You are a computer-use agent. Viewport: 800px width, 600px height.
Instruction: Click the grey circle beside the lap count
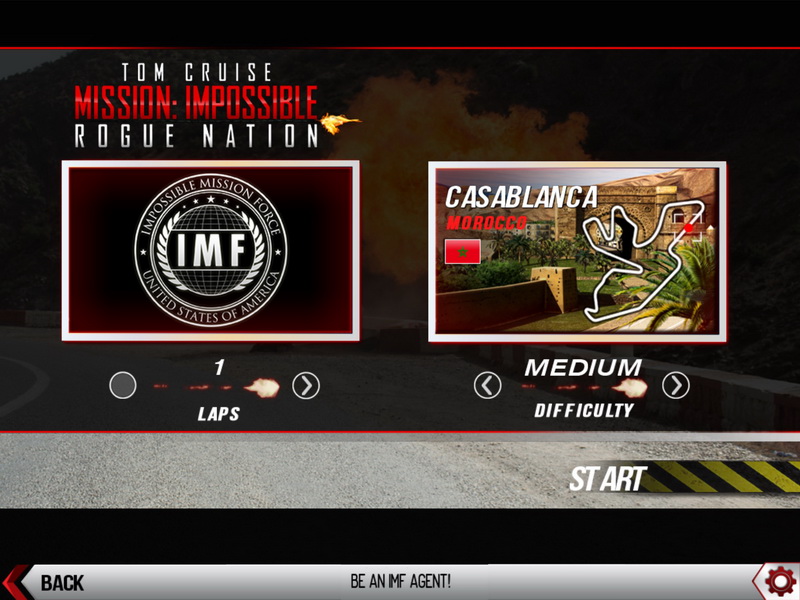click(123, 385)
